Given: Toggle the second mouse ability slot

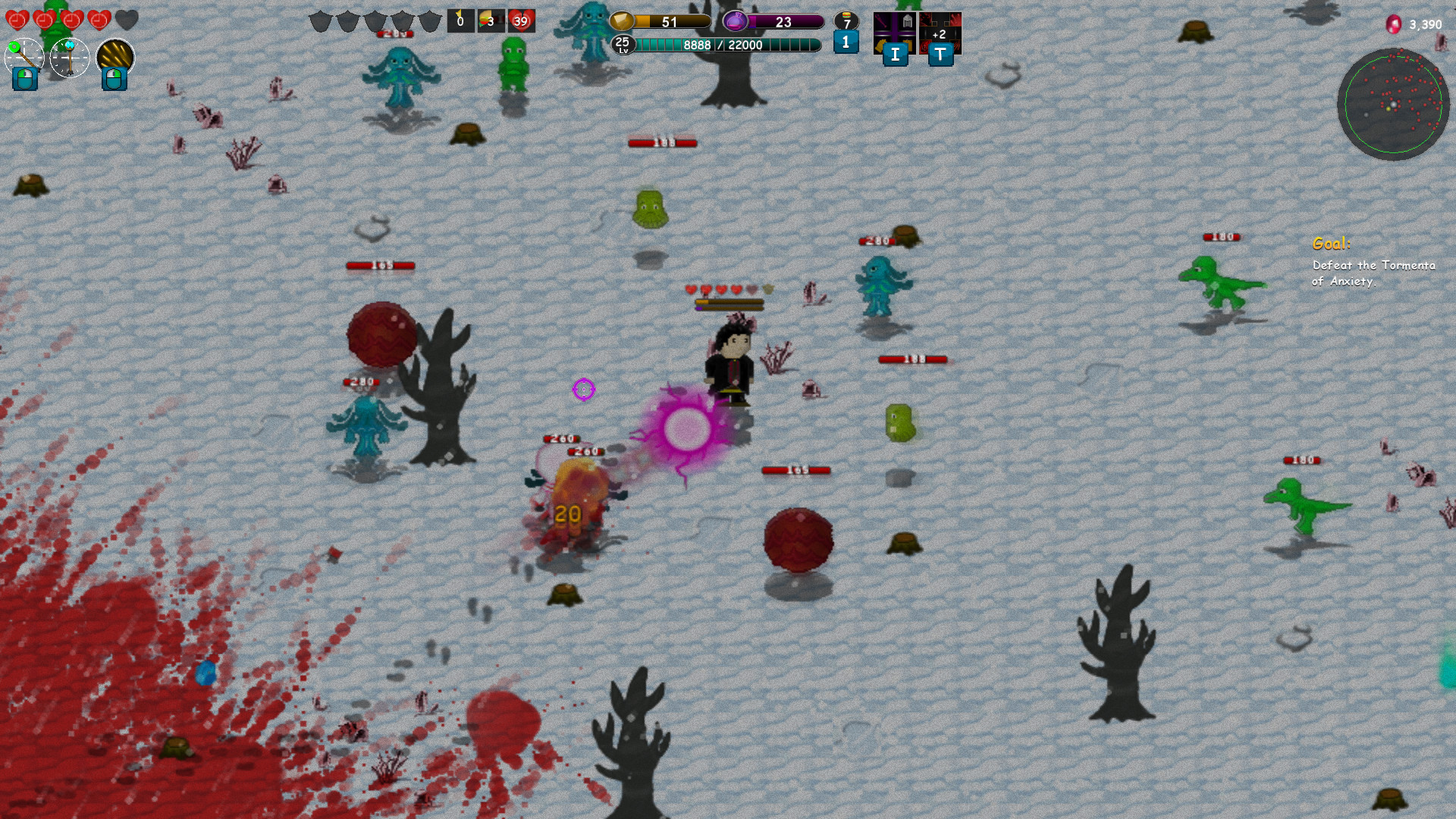Looking at the screenshot, I should click(x=114, y=80).
